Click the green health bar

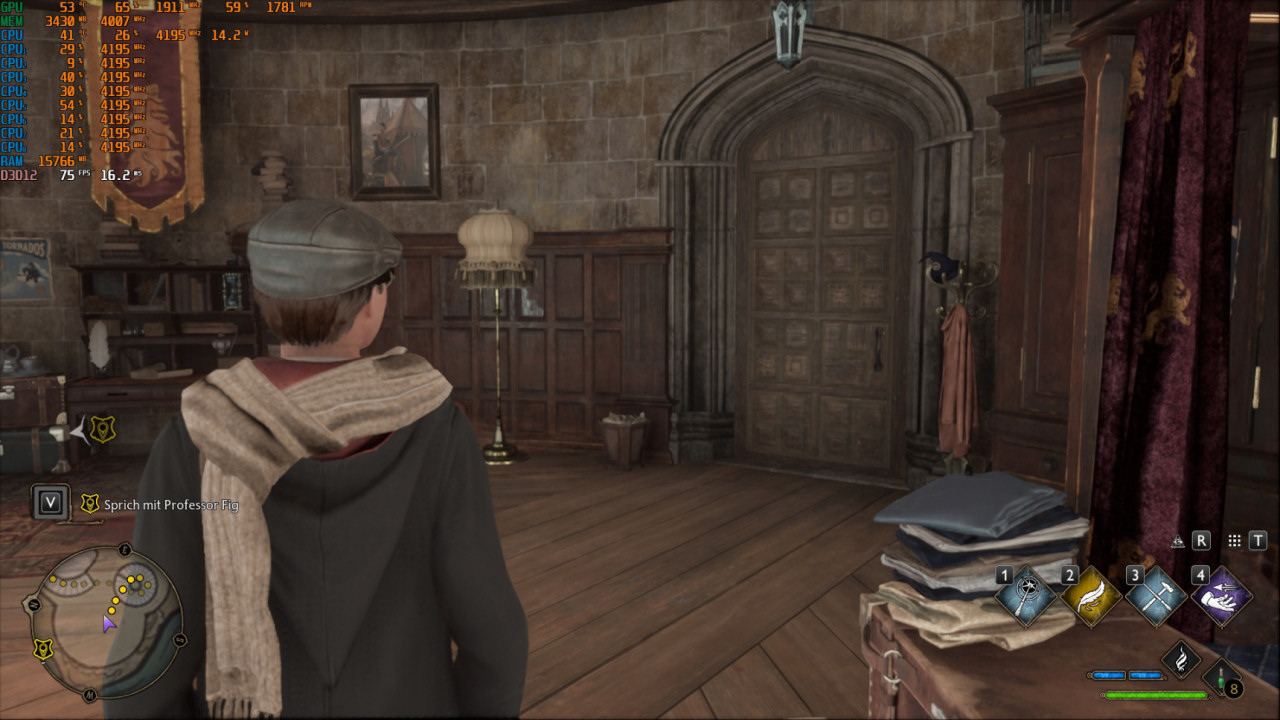[1157, 695]
